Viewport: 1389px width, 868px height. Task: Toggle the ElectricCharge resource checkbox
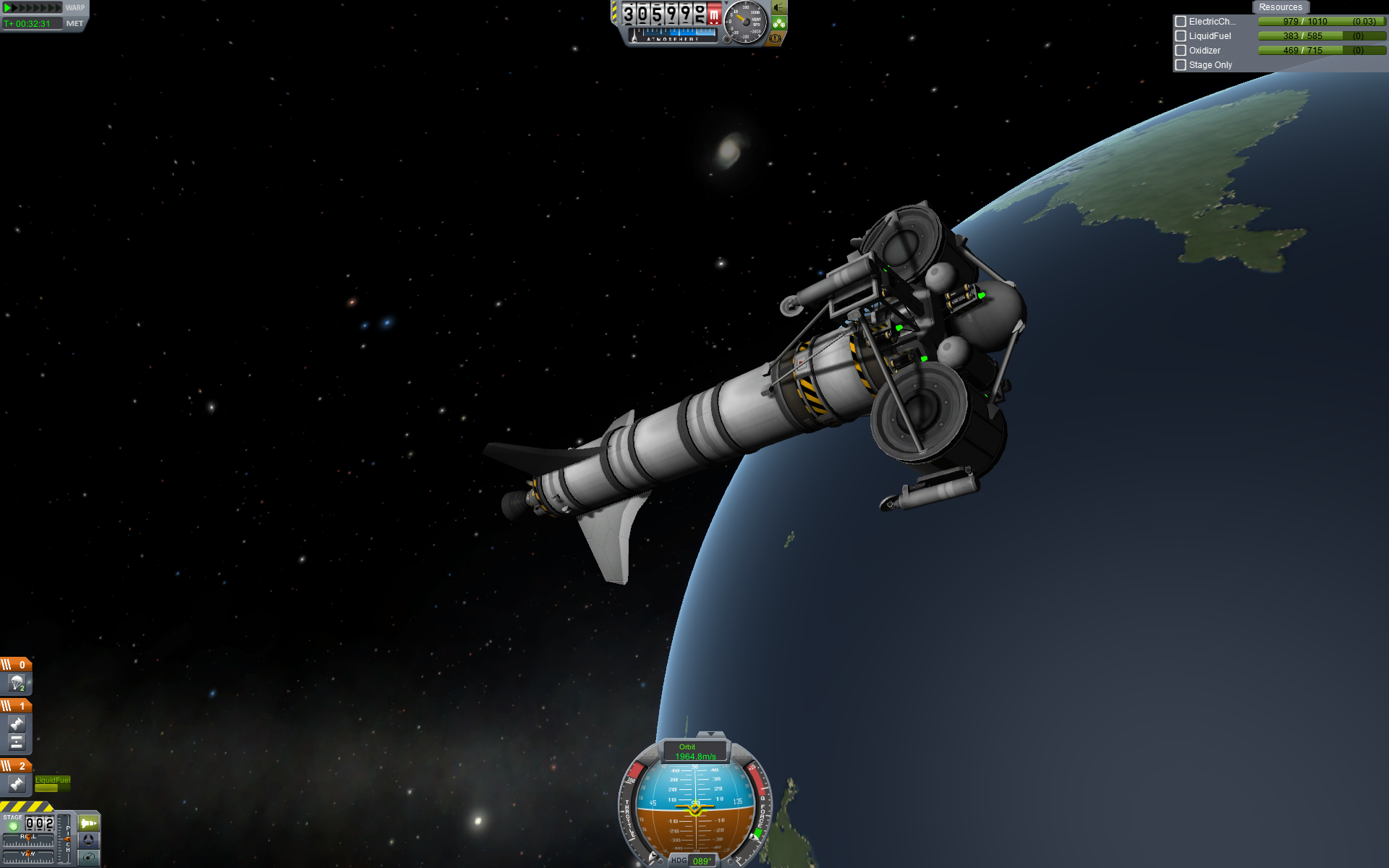click(1181, 22)
